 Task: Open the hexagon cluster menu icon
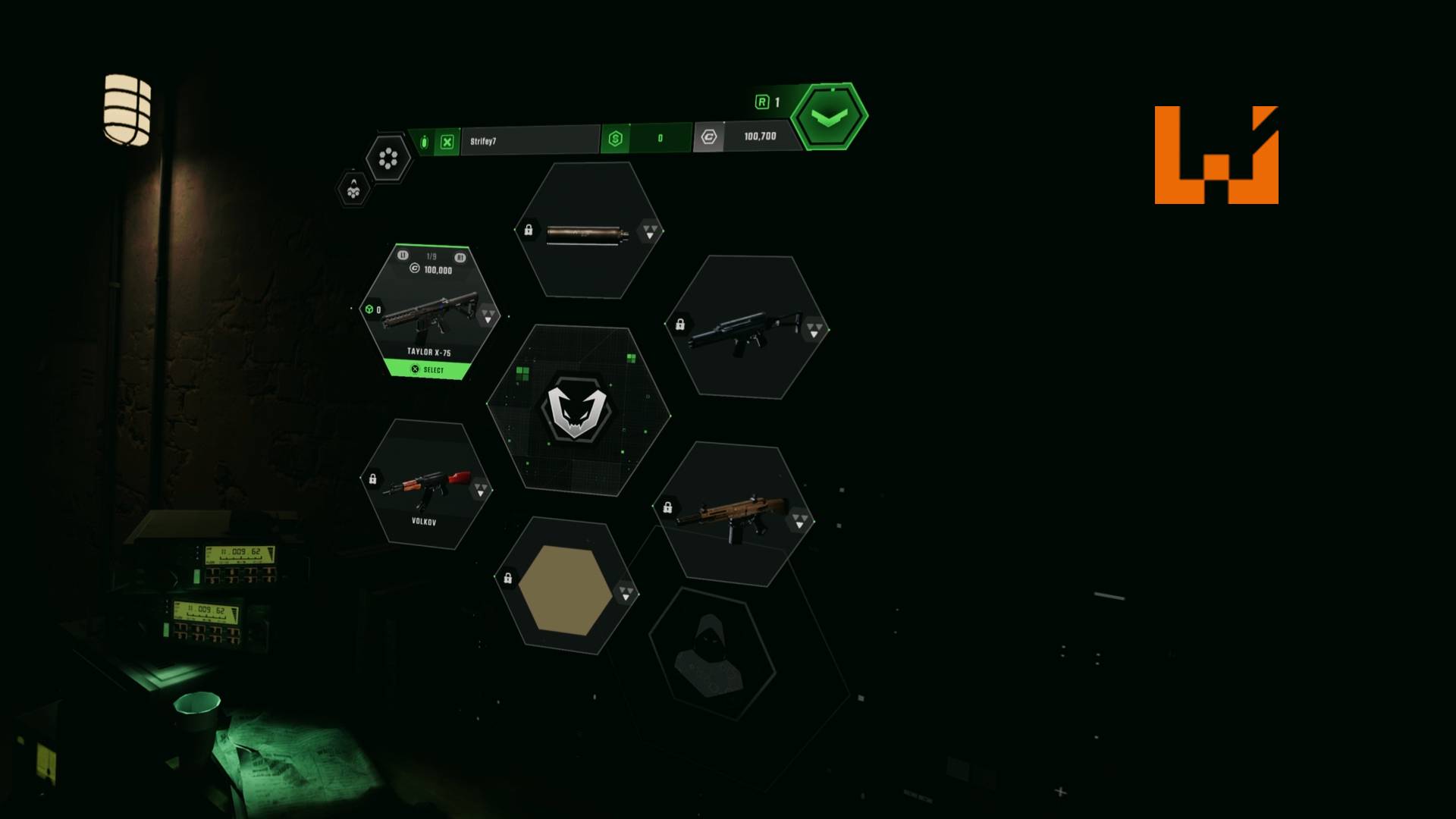388,158
